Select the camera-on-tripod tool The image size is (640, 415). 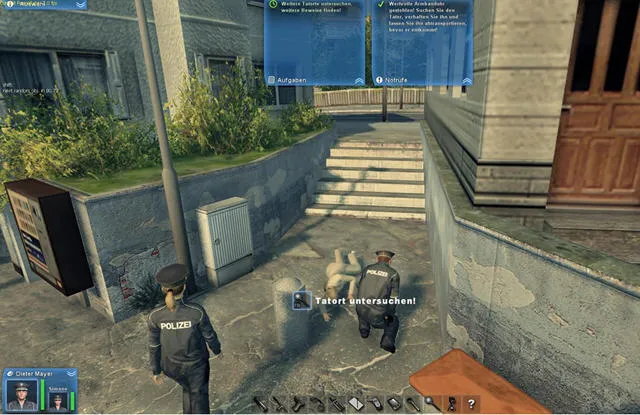click(x=451, y=404)
